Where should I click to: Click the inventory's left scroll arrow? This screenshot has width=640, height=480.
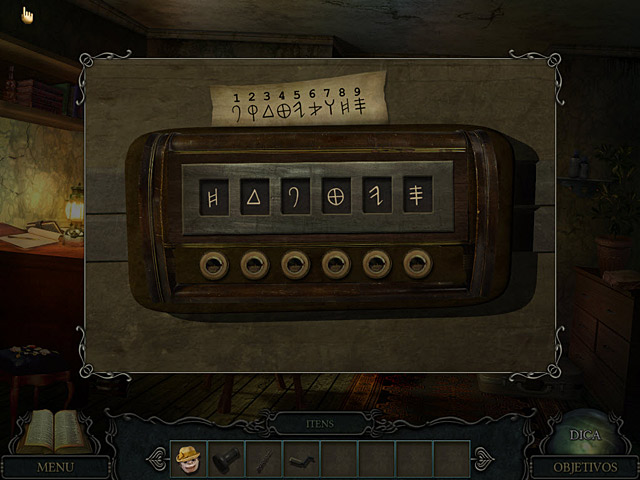[157, 459]
